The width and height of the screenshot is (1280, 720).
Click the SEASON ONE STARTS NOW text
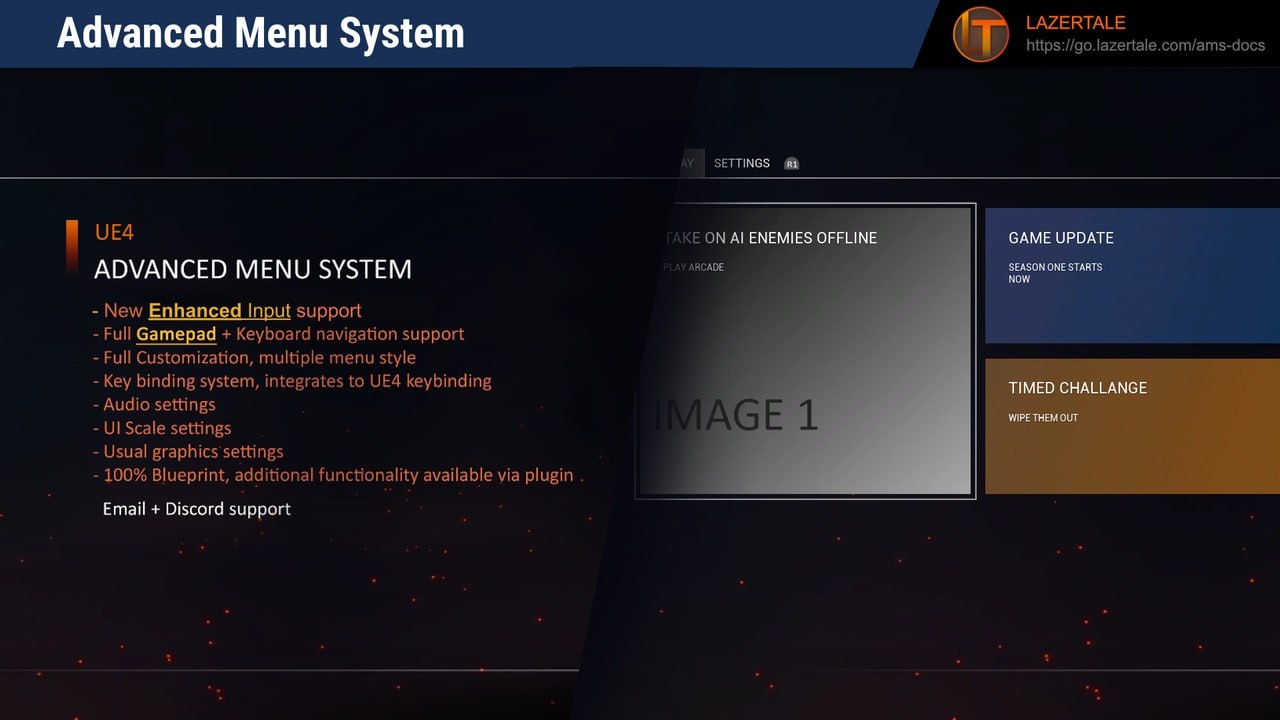pyautogui.click(x=1055, y=273)
